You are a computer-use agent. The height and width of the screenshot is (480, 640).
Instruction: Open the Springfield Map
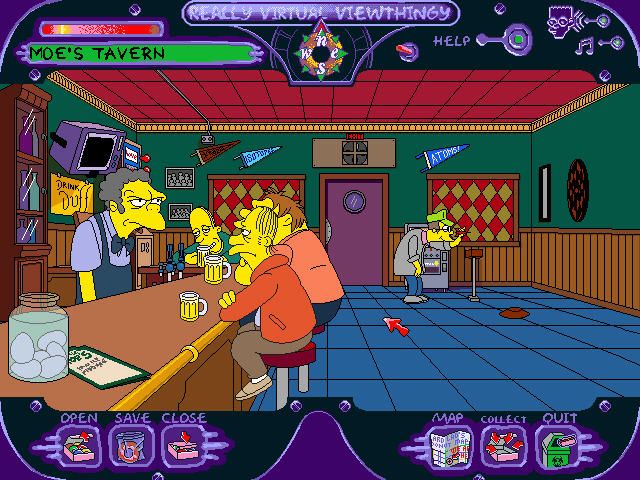[x=445, y=443]
